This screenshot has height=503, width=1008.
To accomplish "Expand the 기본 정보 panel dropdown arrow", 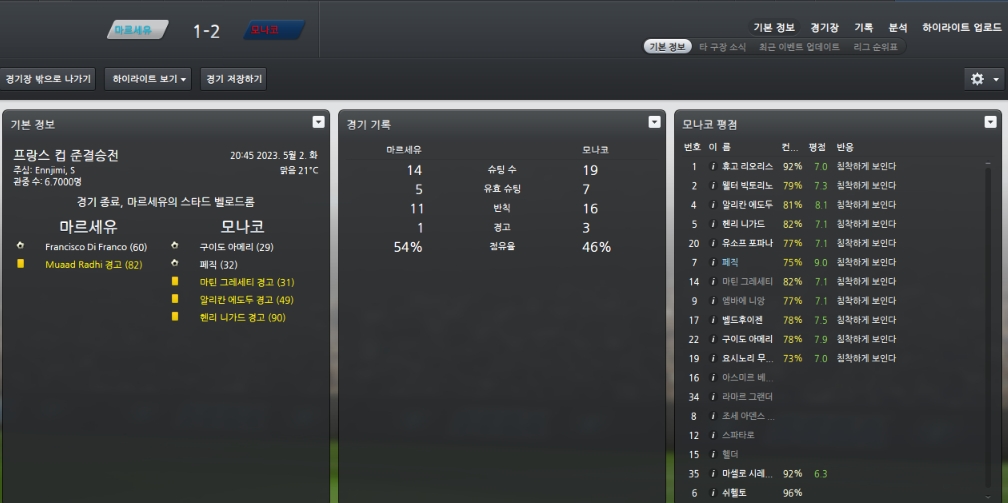I will (318, 122).
